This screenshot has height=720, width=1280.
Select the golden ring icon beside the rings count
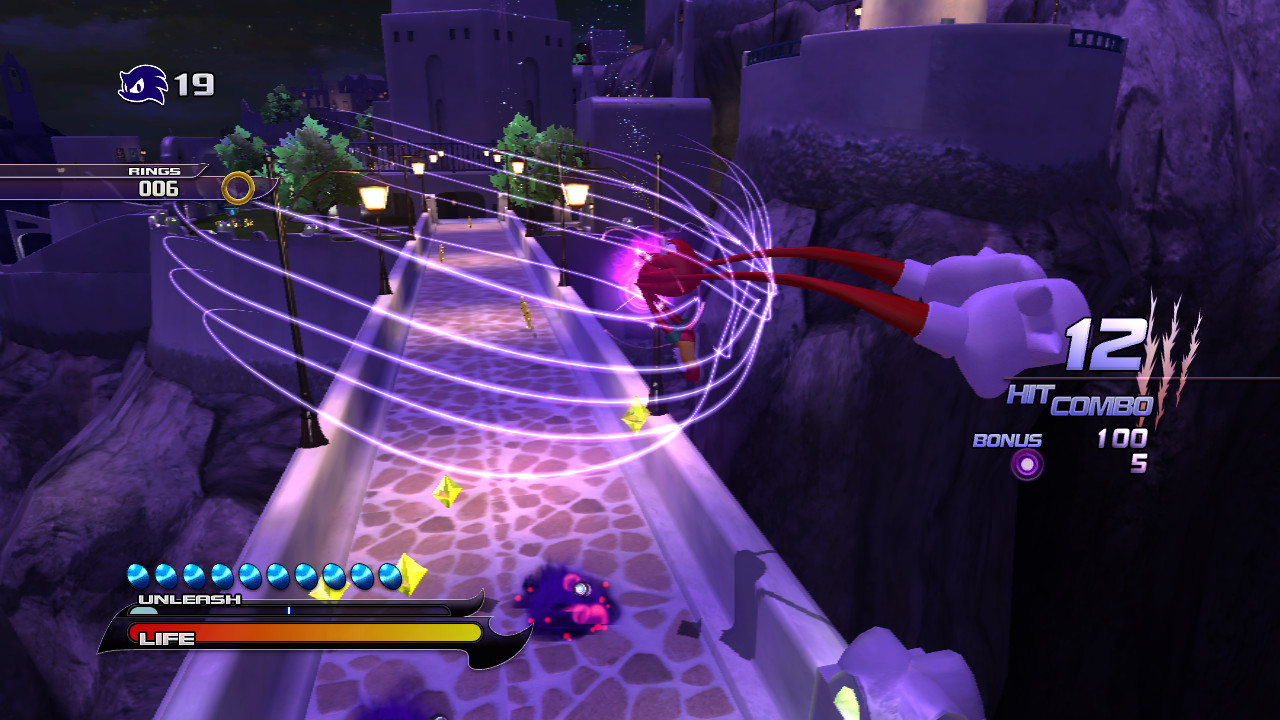(240, 185)
